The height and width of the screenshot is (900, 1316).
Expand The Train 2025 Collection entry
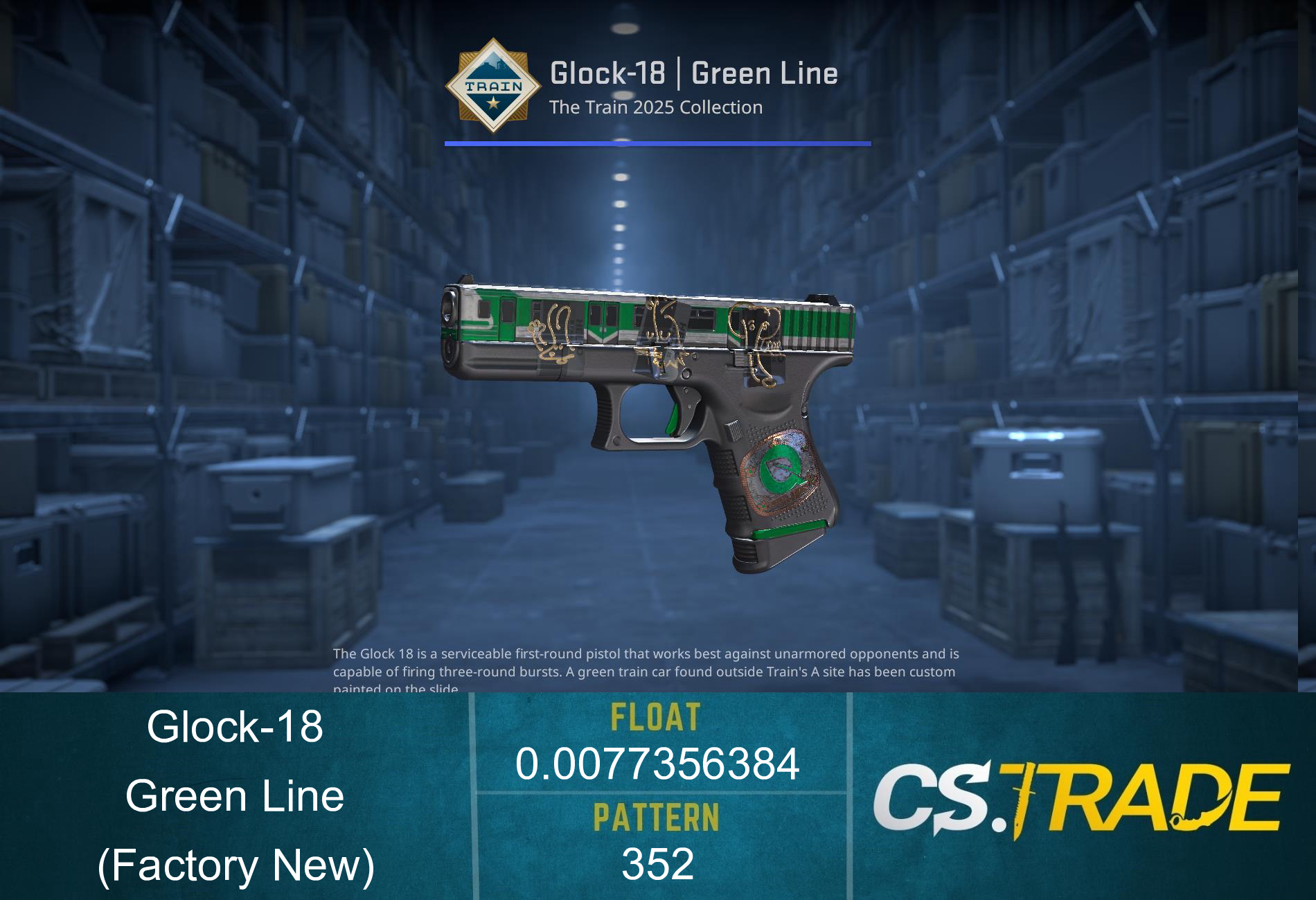point(655,107)
